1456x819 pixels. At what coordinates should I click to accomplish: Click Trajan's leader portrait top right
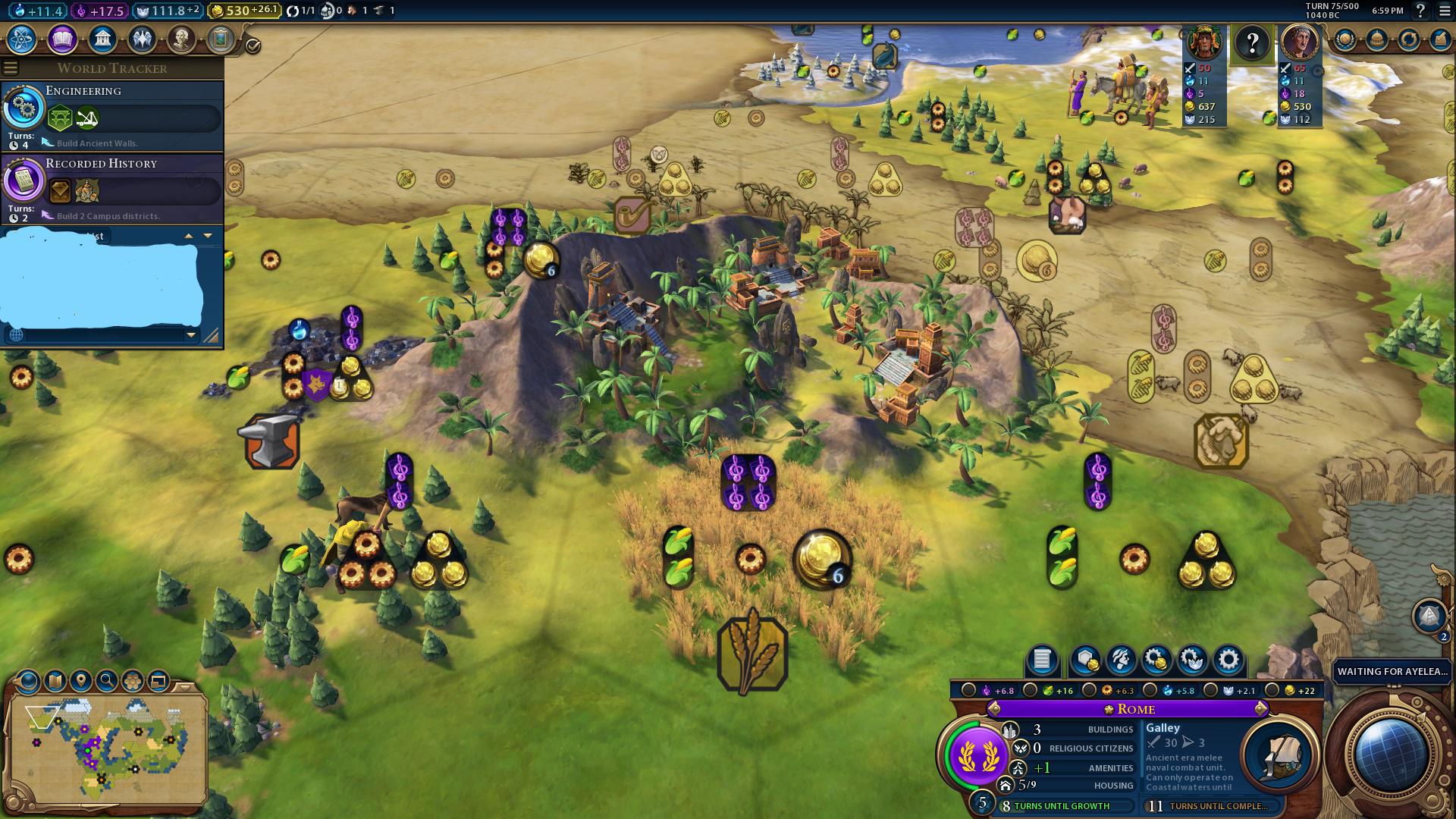(1300, 43)
